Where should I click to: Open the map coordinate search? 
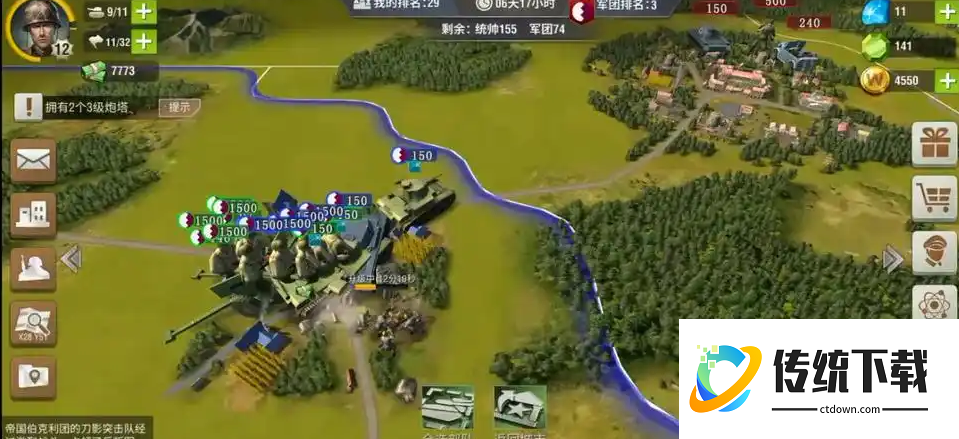pyautogui.click(x=33, y=322)
